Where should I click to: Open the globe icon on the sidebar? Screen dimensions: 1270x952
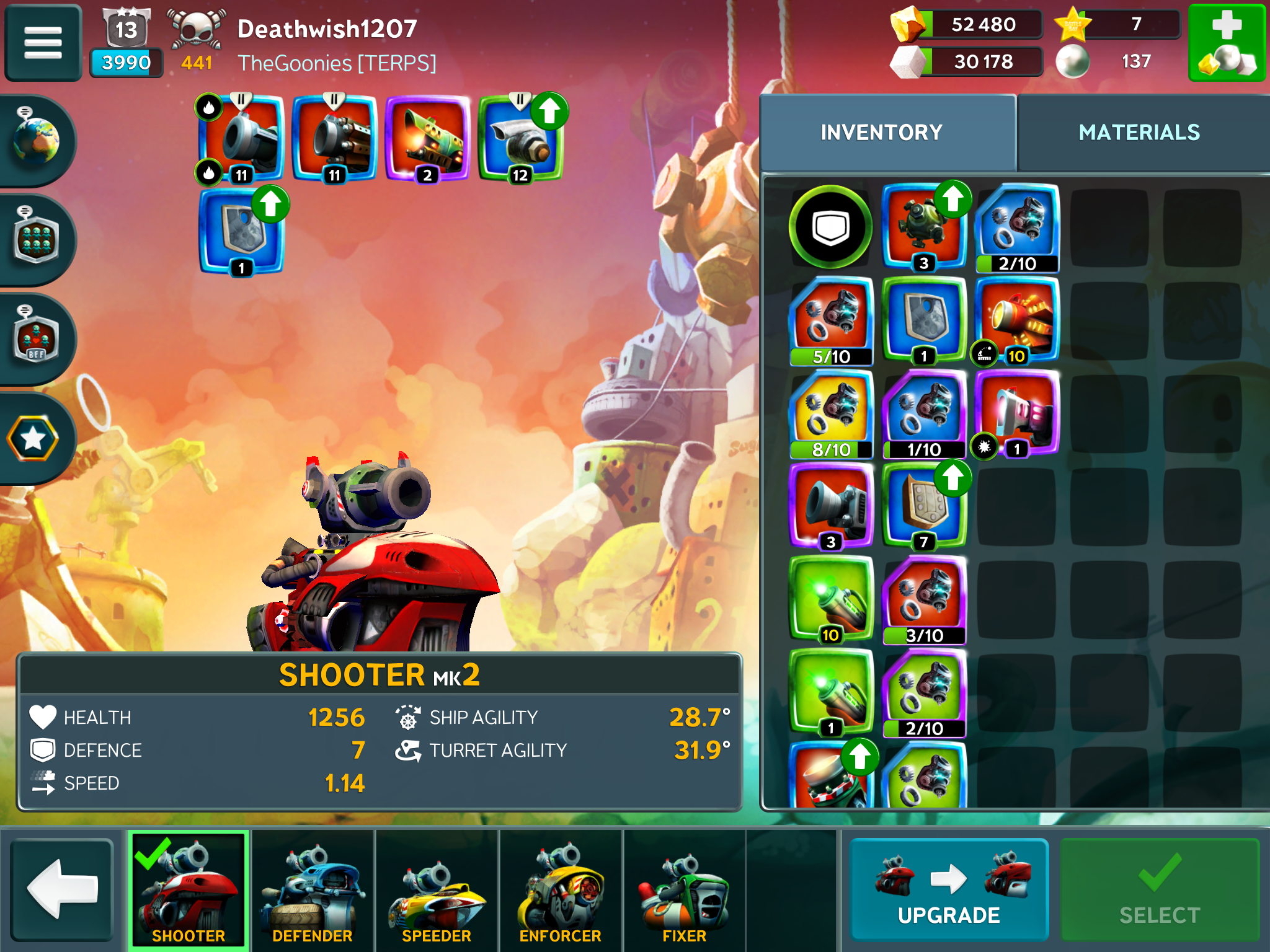[36, 141]
